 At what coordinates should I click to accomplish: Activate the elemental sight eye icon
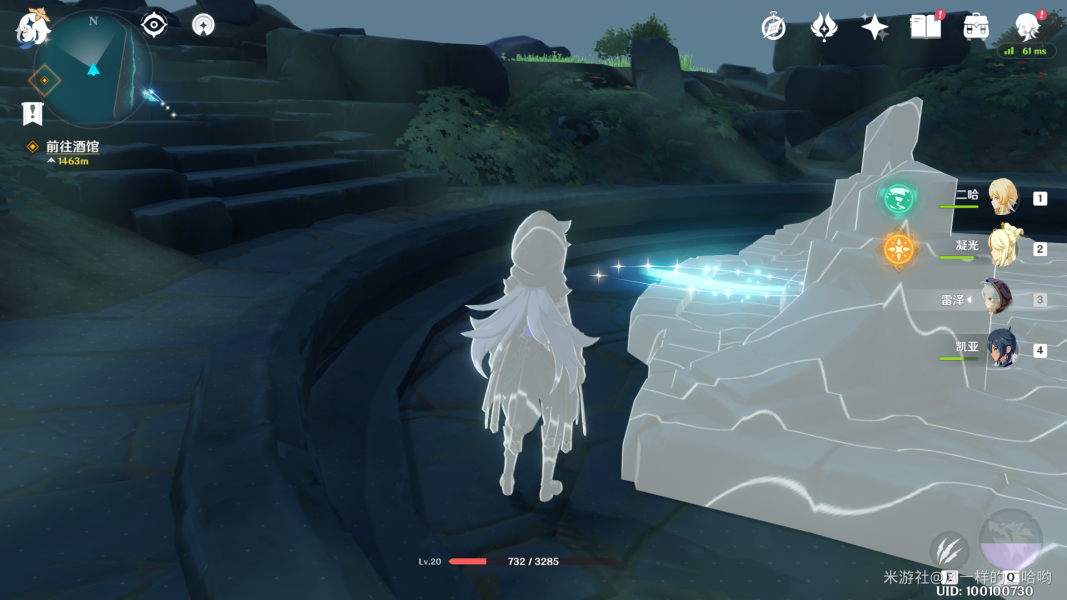click(x=154, y=25)
